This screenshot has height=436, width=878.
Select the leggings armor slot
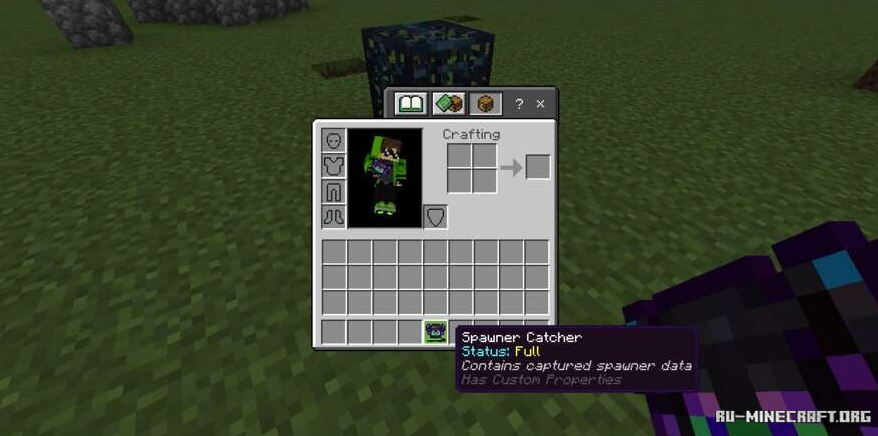[333, 191]
